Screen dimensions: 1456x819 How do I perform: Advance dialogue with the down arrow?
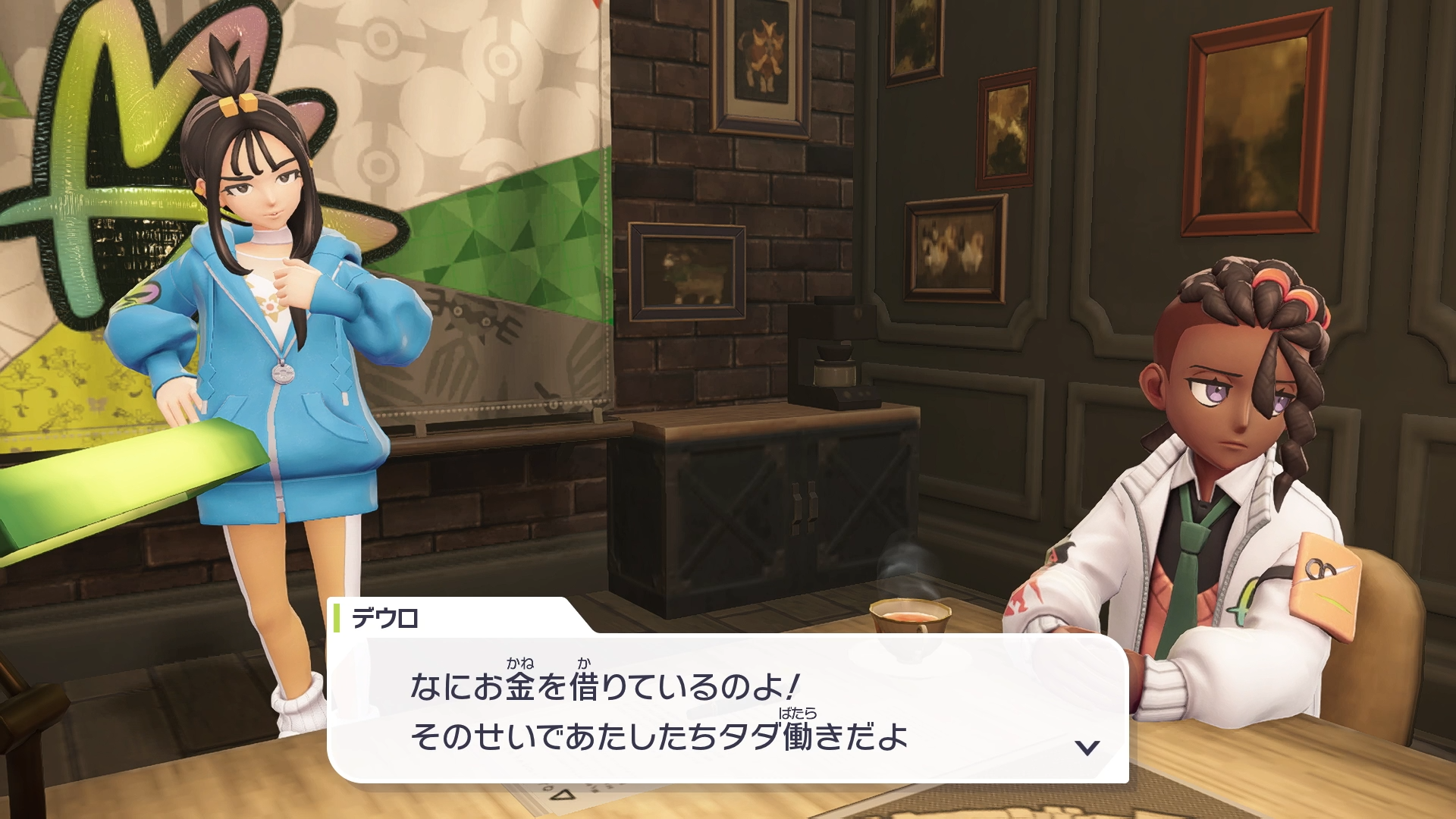click(1087, 748)
